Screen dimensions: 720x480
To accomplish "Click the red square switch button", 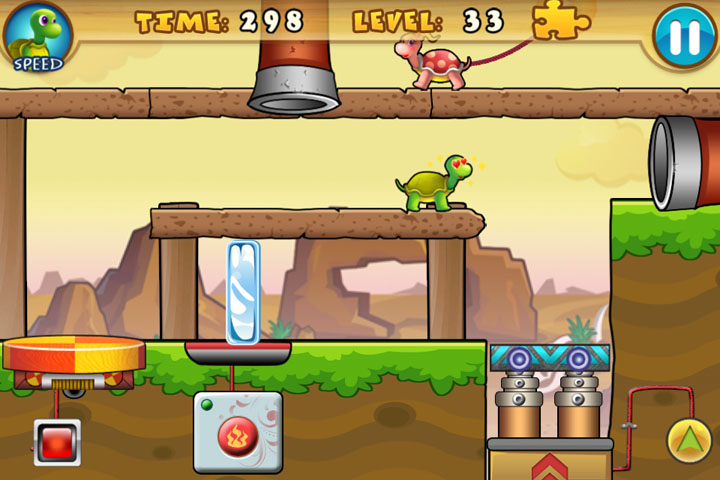I will (x=56, y=441).
